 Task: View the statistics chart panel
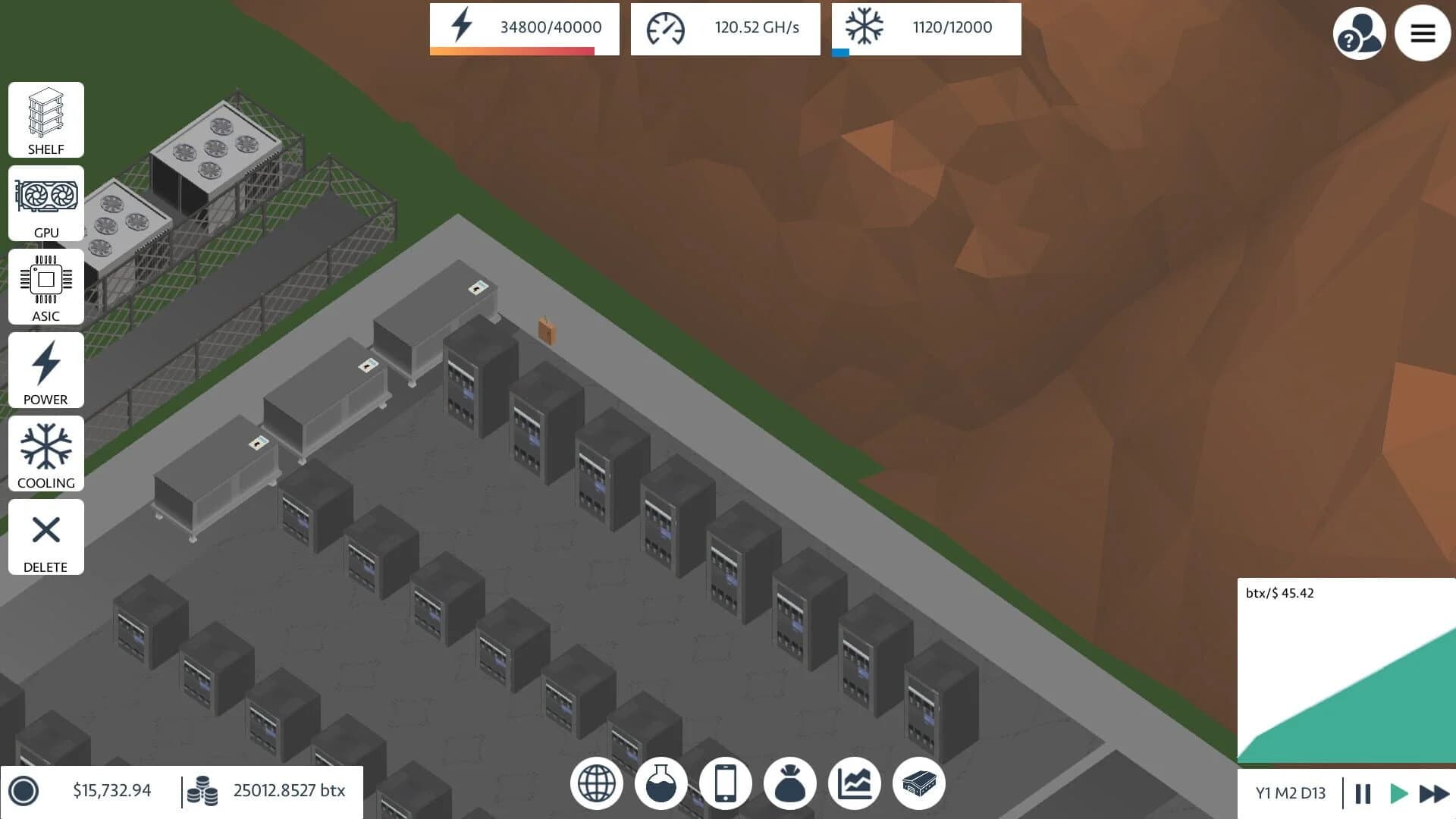(x=855, y=783)
